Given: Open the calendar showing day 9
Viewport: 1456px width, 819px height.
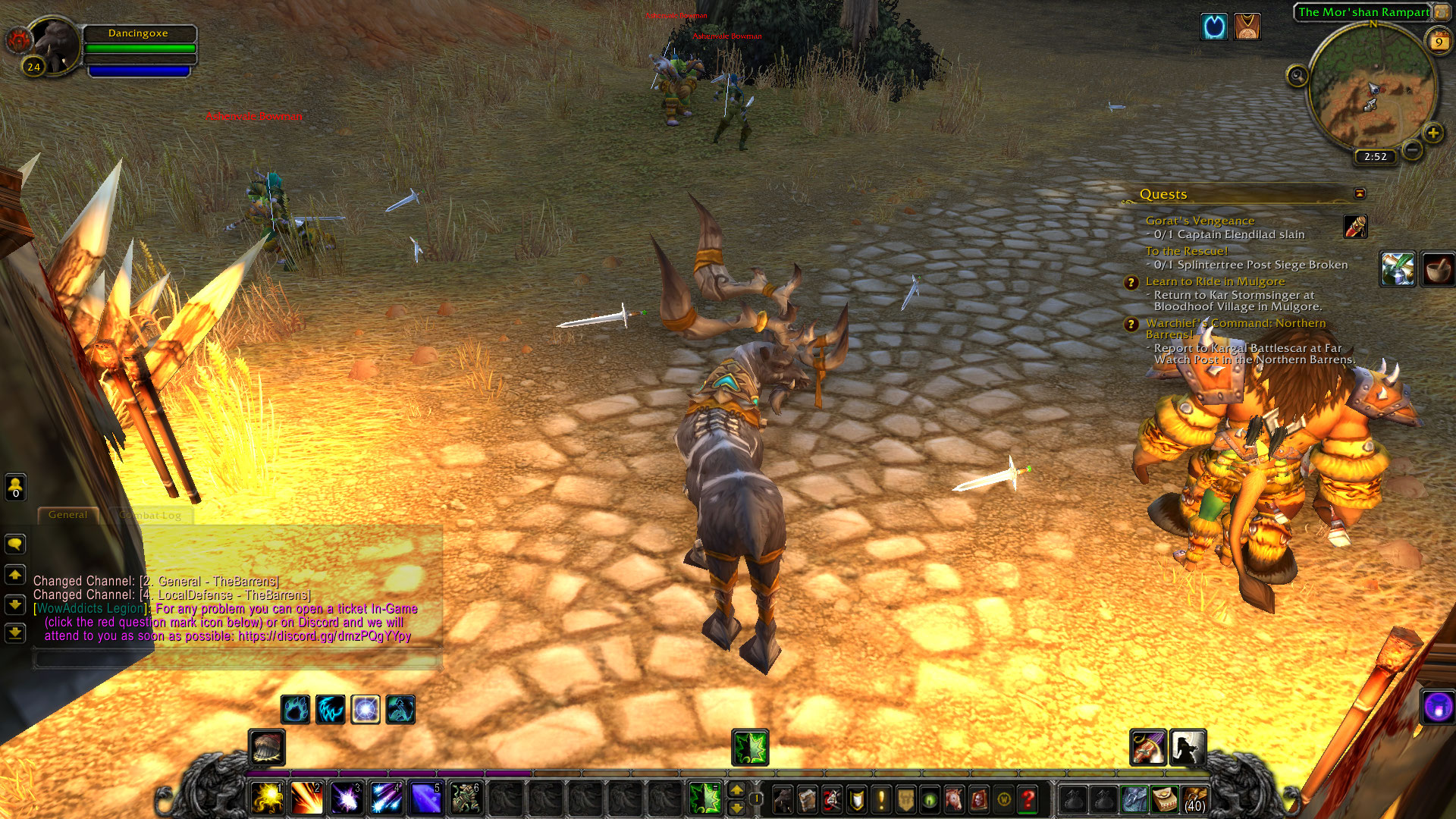Looking at the screenshot, I should [1439, 42].
